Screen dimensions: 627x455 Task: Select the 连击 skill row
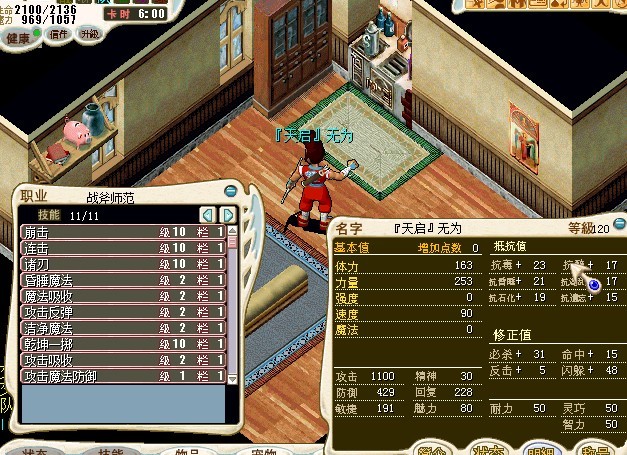pos(120,247)
